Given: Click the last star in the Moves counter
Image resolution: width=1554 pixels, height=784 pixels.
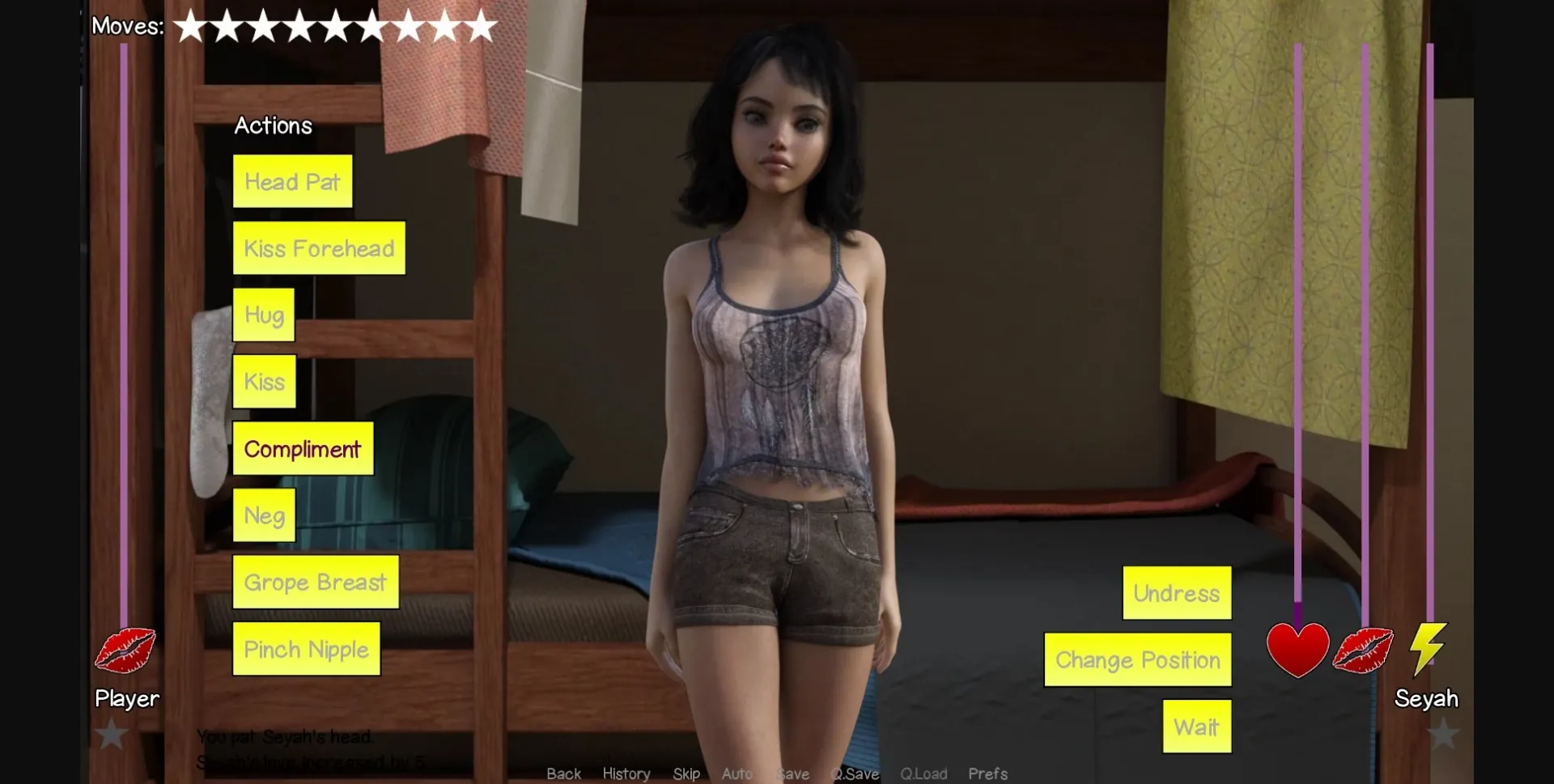Looking at the screenshot, I should [x=481, y=25].
